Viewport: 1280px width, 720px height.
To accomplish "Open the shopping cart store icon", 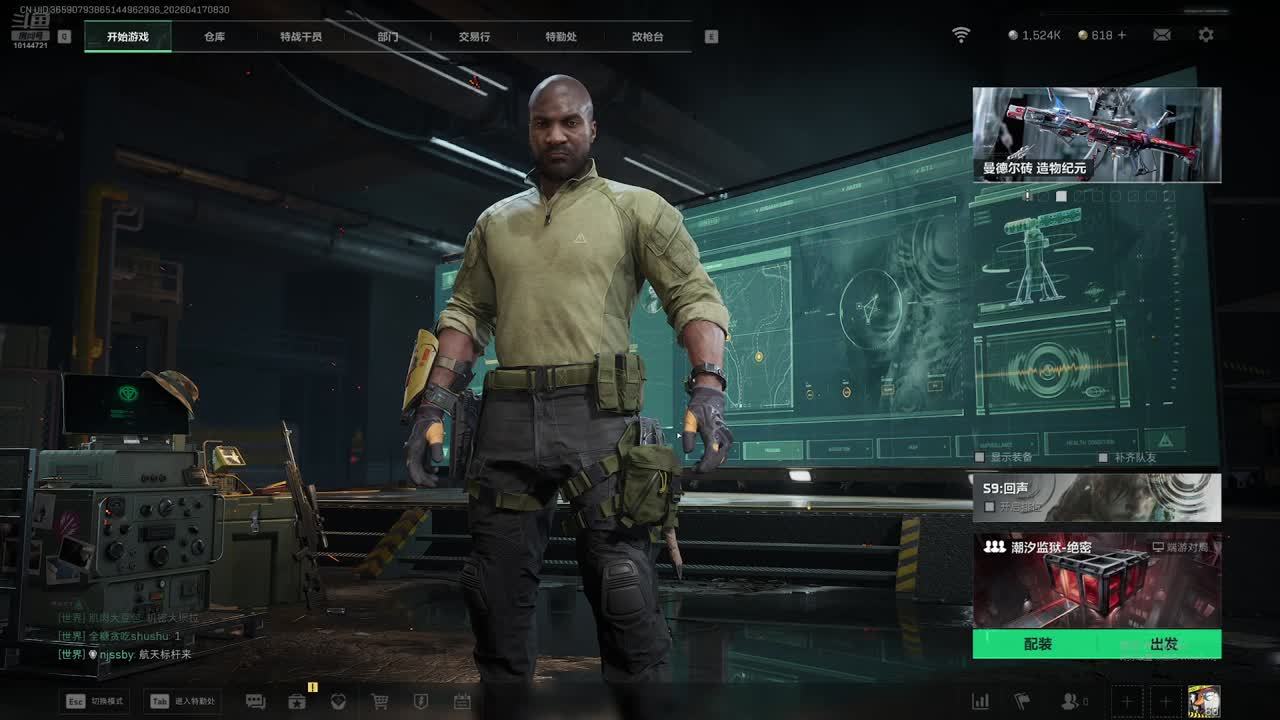I will (380, 702).
